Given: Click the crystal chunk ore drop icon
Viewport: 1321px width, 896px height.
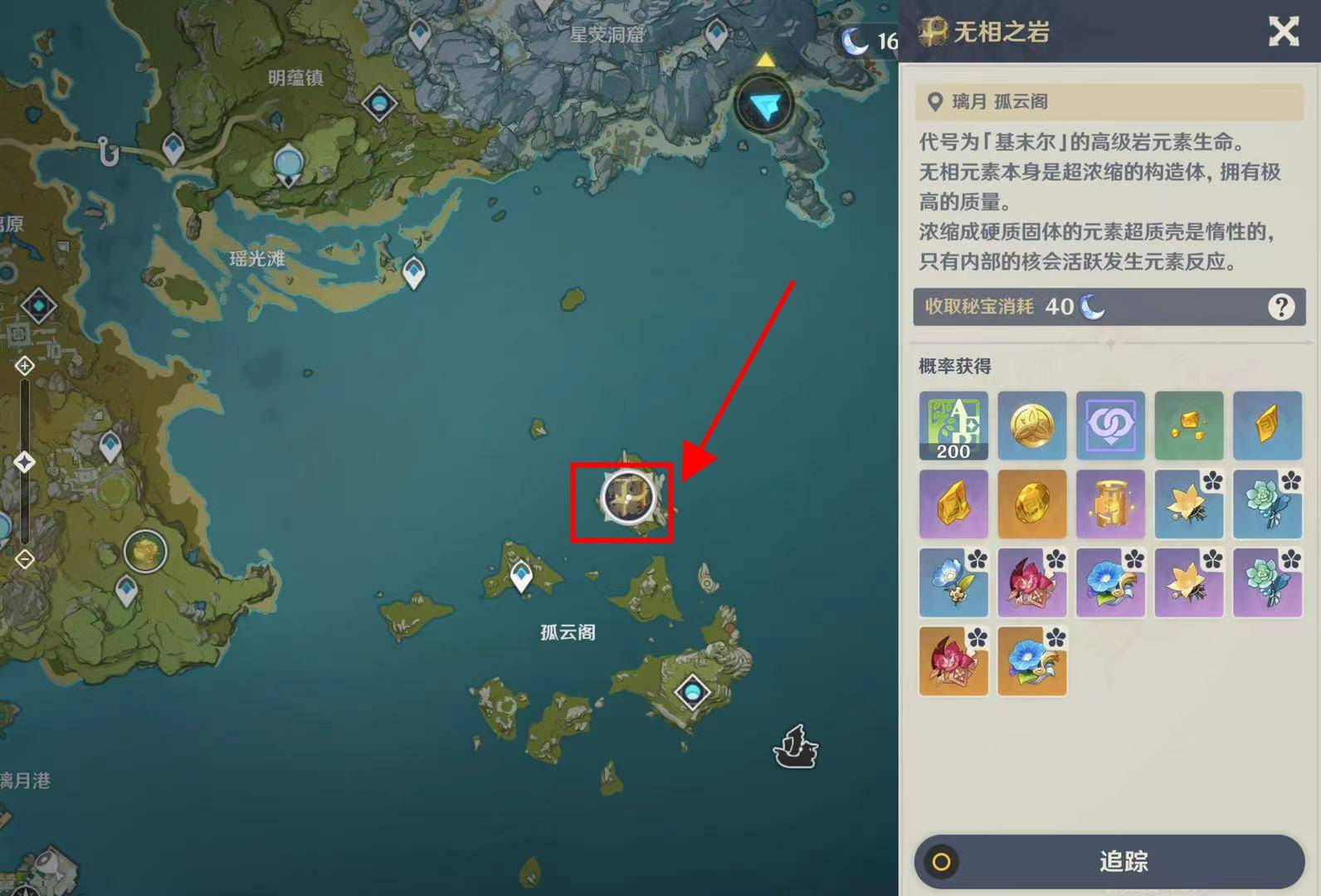Looking at the screenshot, I should tap(1189, 426).
